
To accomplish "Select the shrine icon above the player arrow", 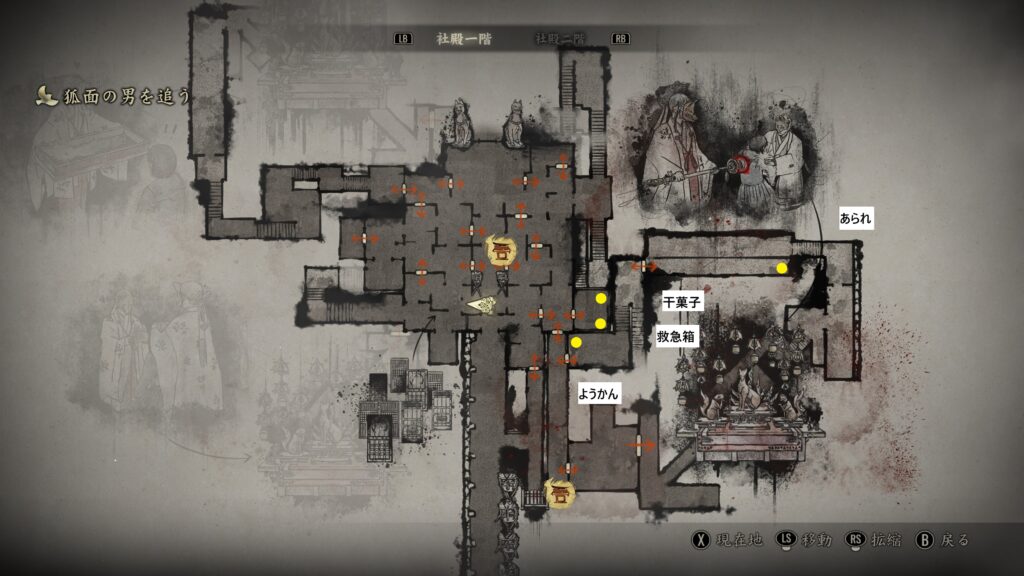I will 500,250.
